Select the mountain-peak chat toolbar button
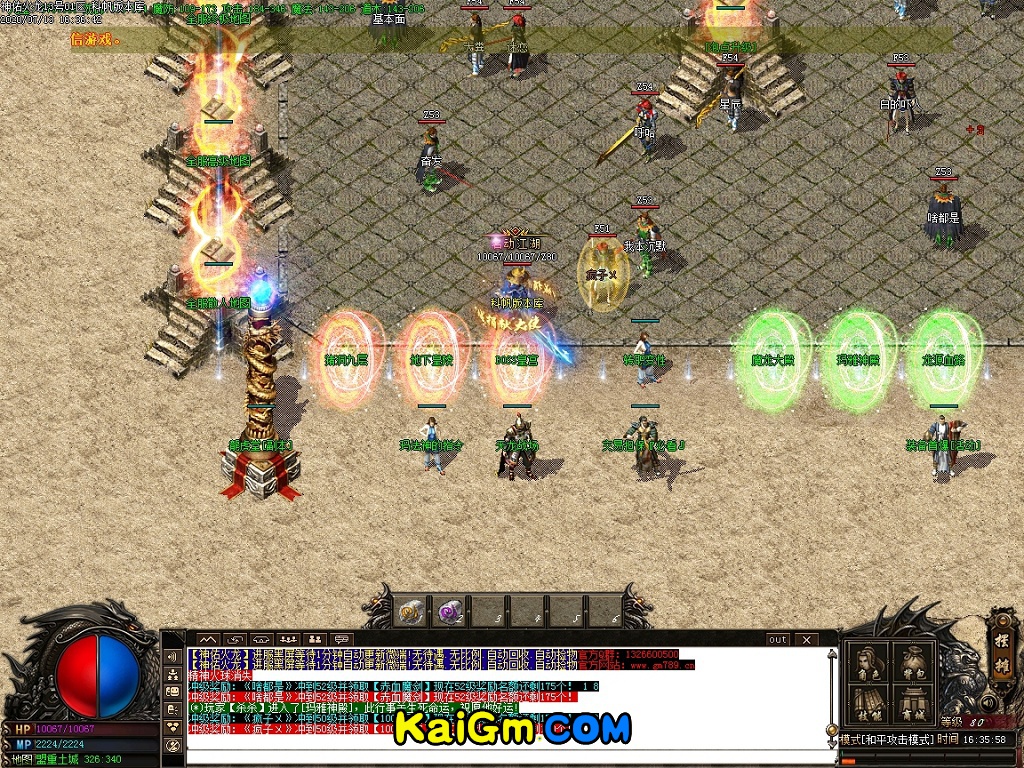This screenshot has height=768, width=1024. 208,639
